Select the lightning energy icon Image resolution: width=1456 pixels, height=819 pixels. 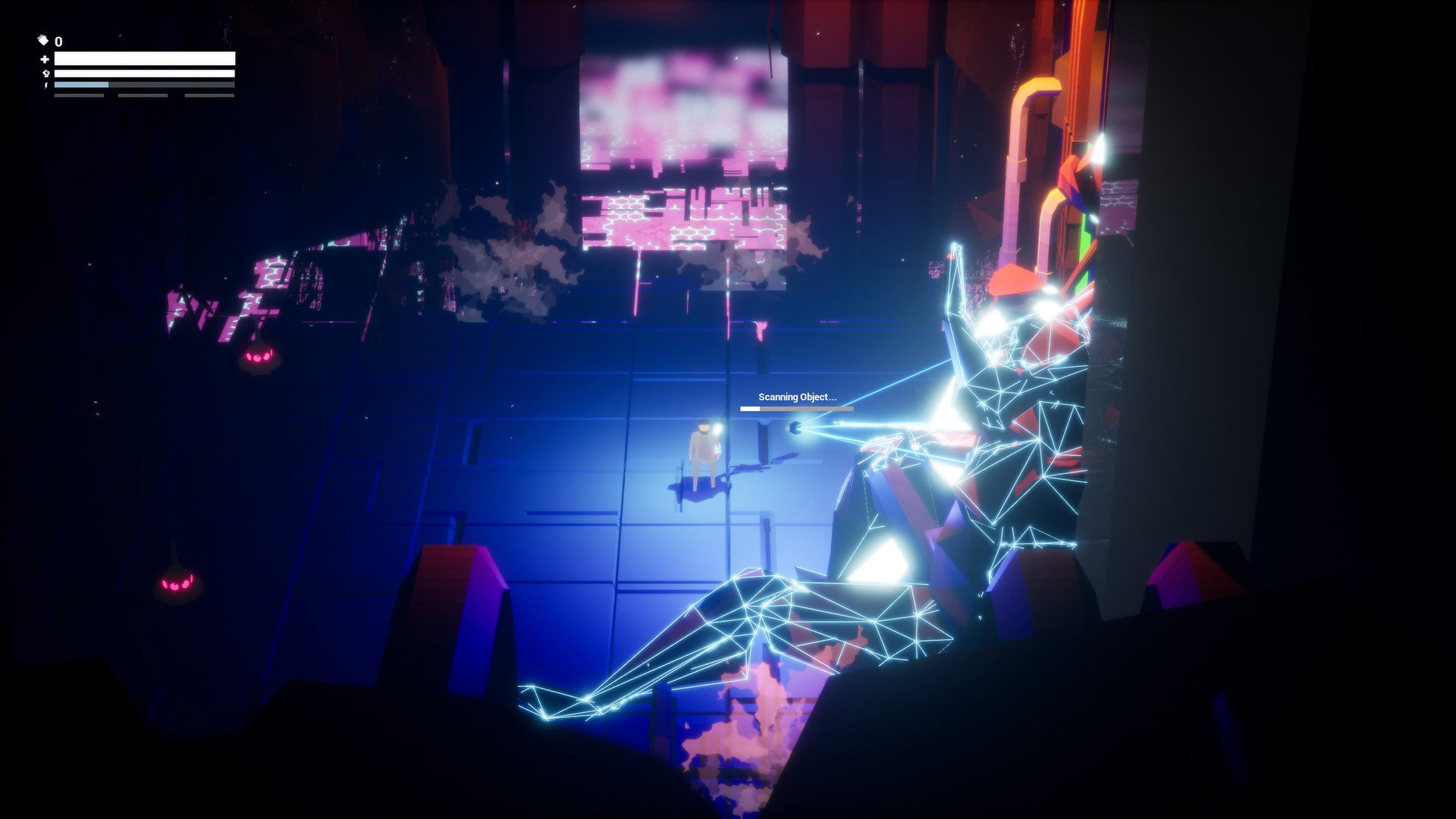pyautogui.click(x=46, y=86)
